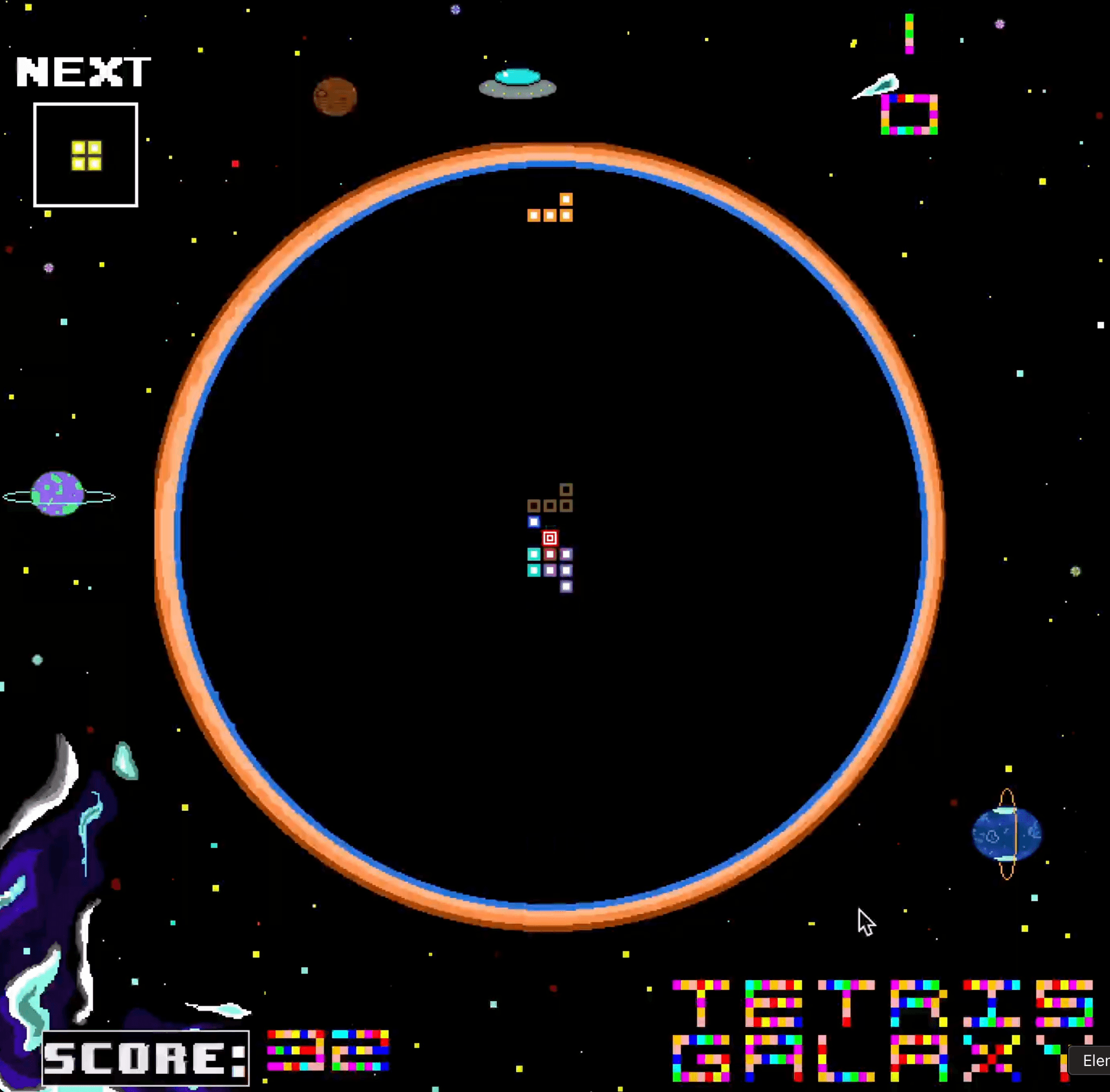The height and width of the screenshot is (1092, 1110).
Task: Click the blue ringed planet bottom right
Action: (1006, 836)
